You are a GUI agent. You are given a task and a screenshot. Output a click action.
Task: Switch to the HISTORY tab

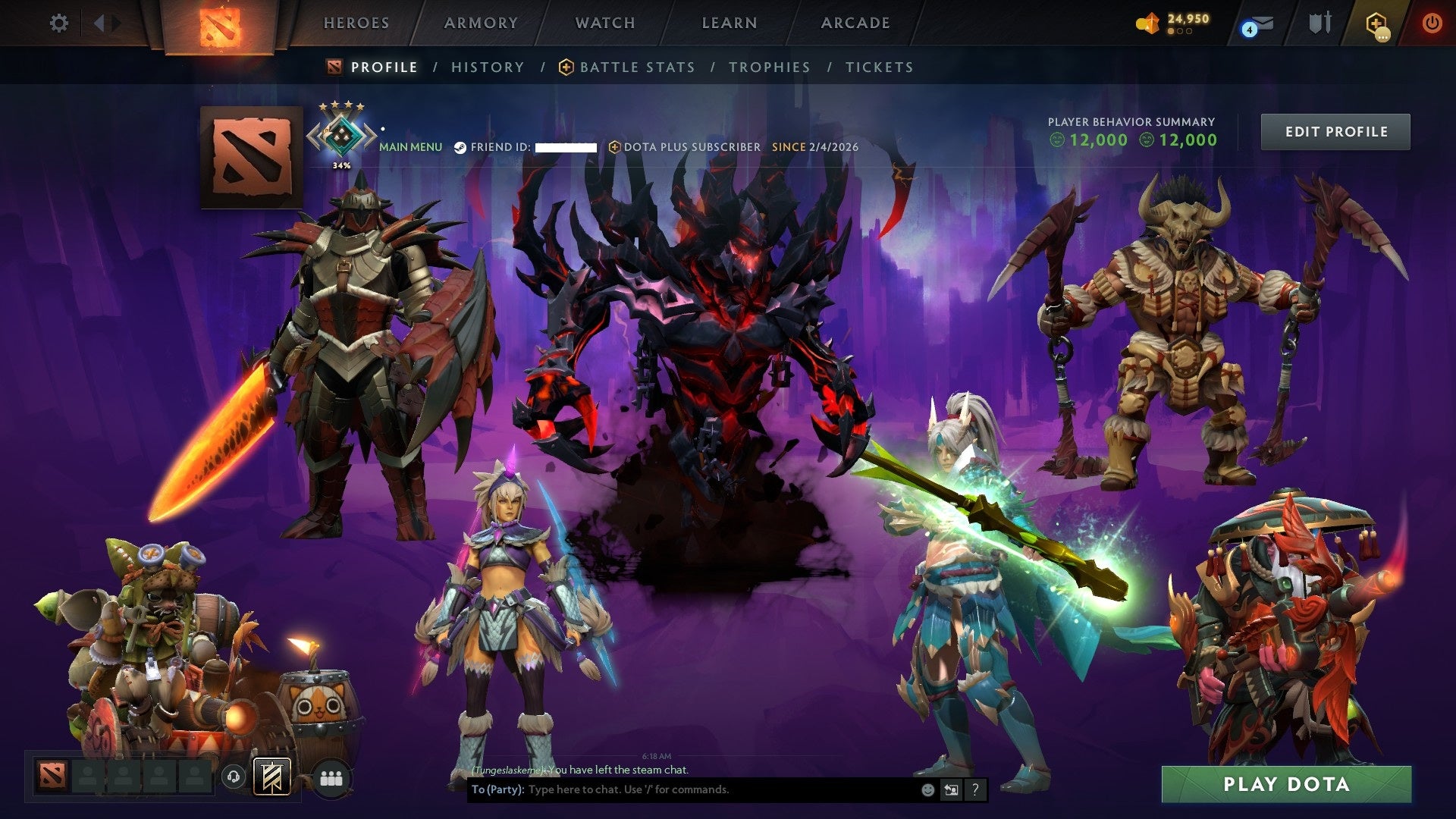tap(486, 67)
